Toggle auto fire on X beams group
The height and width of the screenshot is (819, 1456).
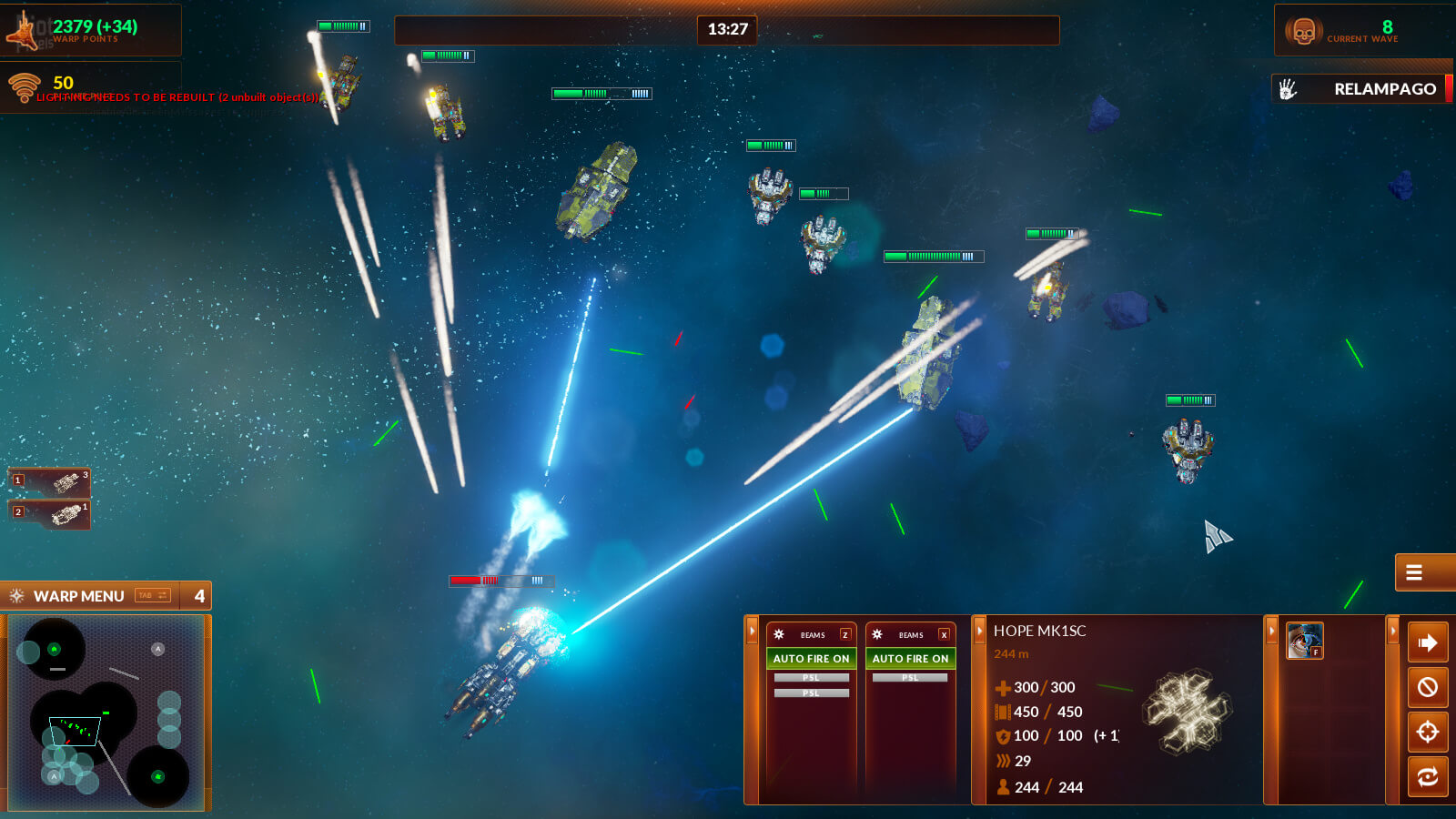pyautogui.click(x=910, y=658)
